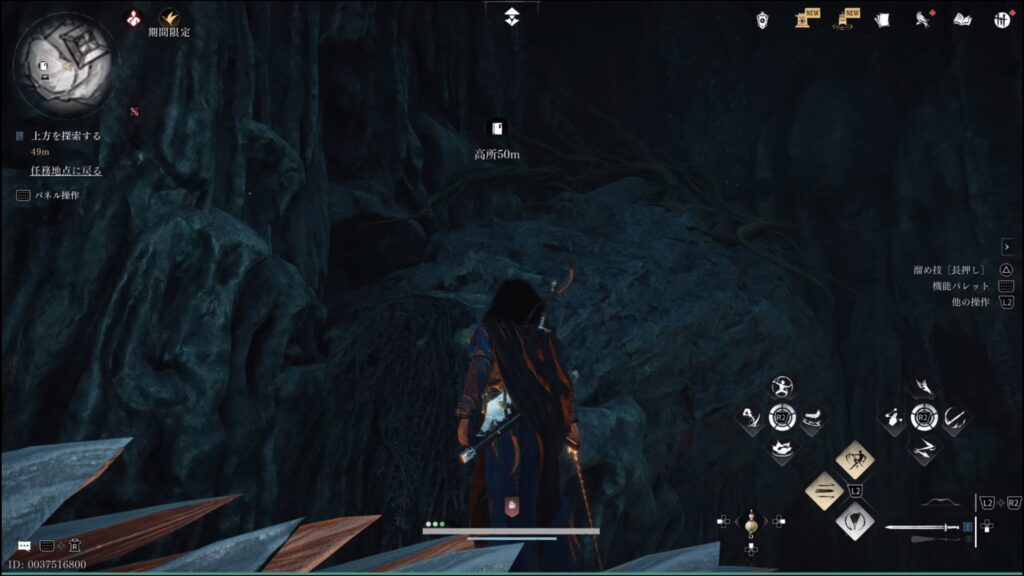Open the open-book journal icon
The image size is (1024, 576).
pyautogui.click(x=962, y=19)
